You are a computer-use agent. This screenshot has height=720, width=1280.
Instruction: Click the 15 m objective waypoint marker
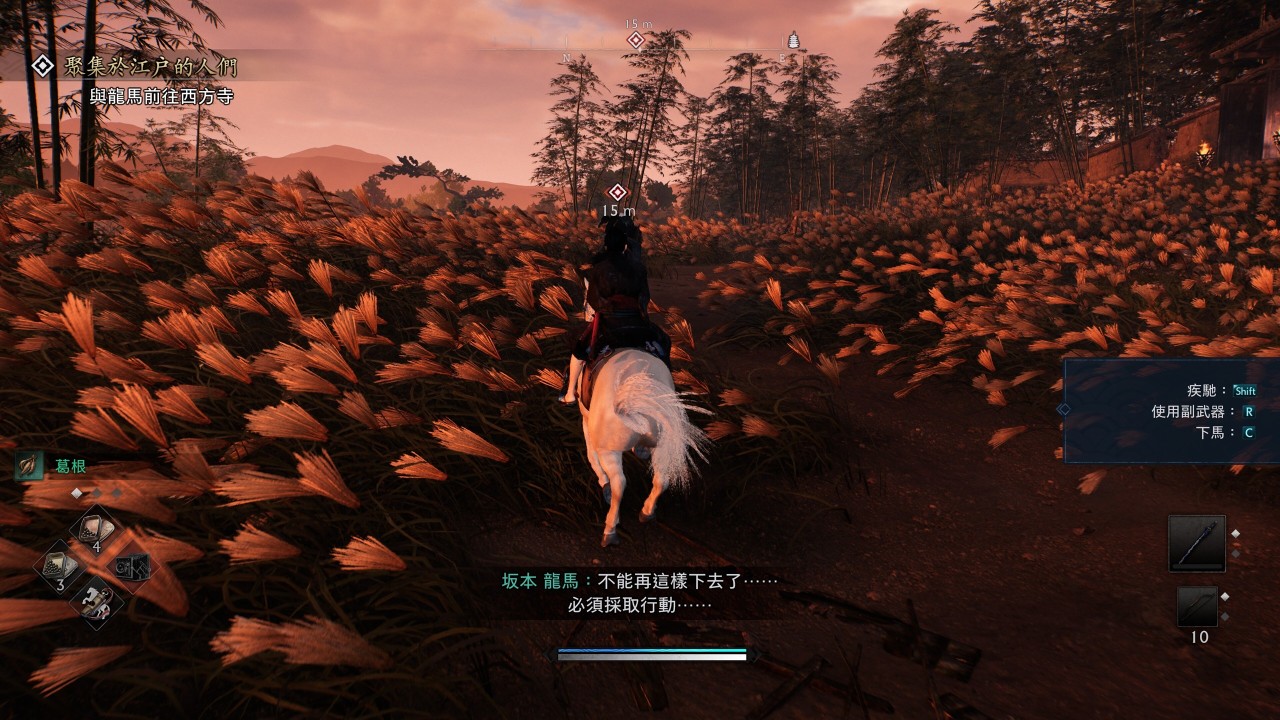click(x=618, y=192)
